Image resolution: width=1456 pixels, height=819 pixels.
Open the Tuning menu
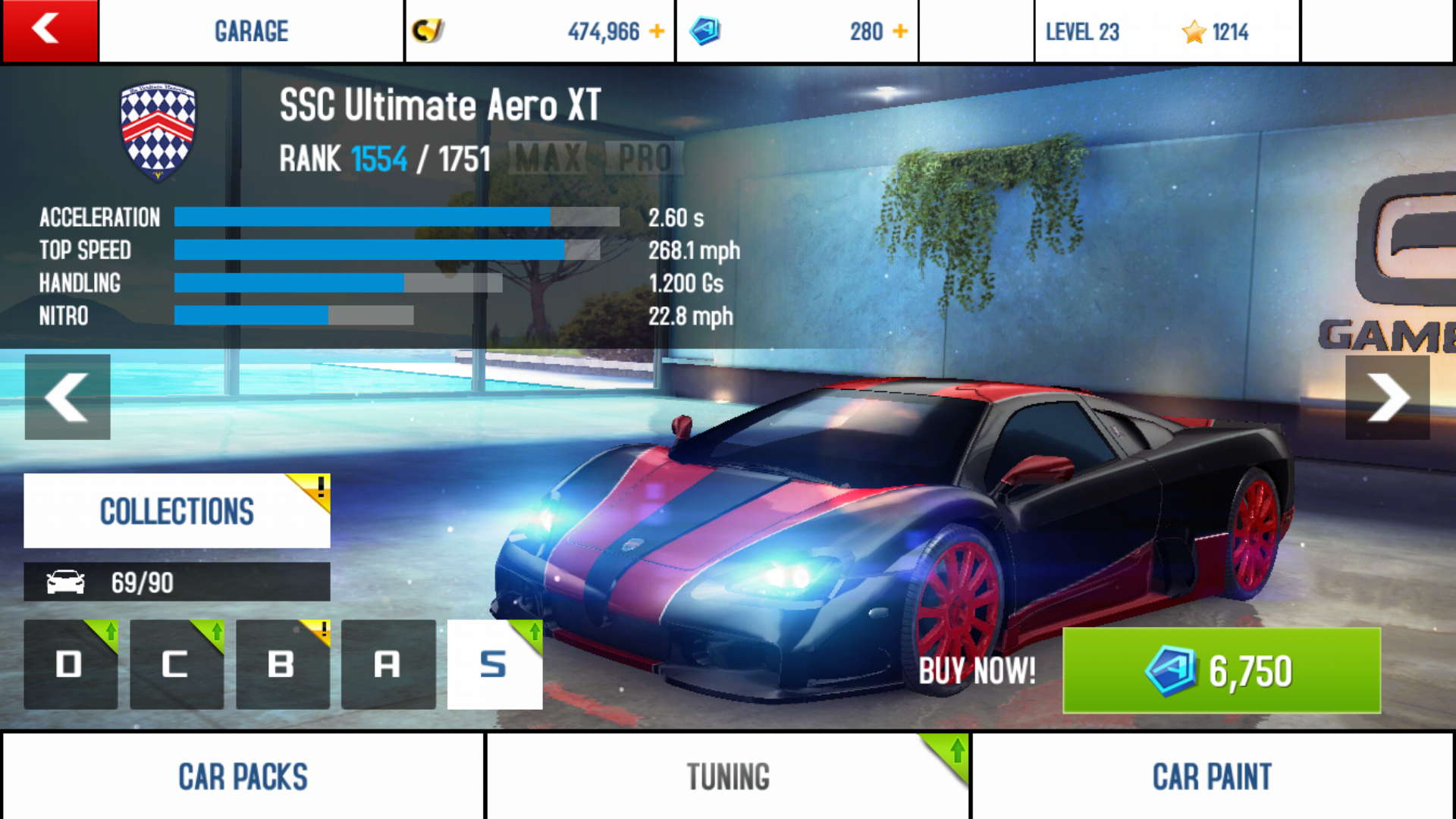pyautogui.click(x=728, y=777)
